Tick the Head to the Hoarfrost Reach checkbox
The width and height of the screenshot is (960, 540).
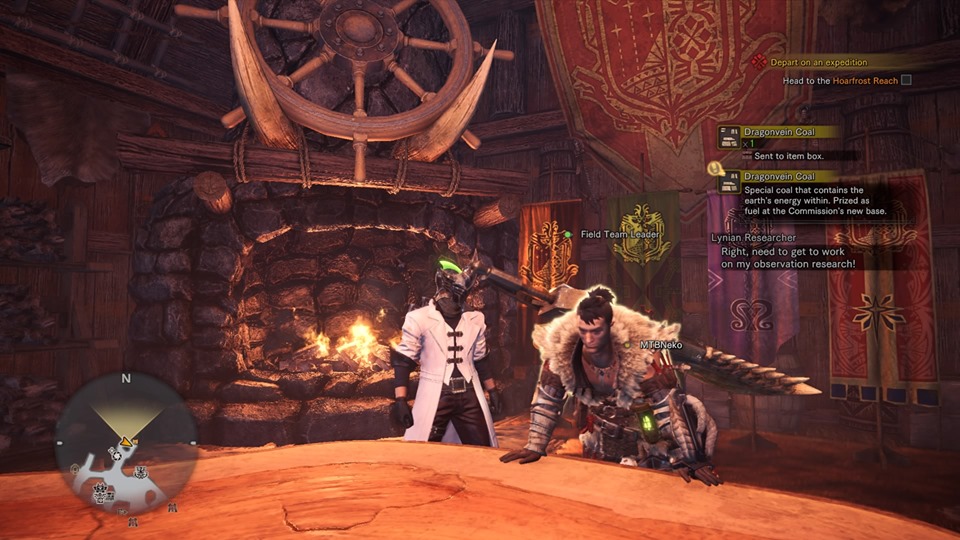[x=906, y=80]
